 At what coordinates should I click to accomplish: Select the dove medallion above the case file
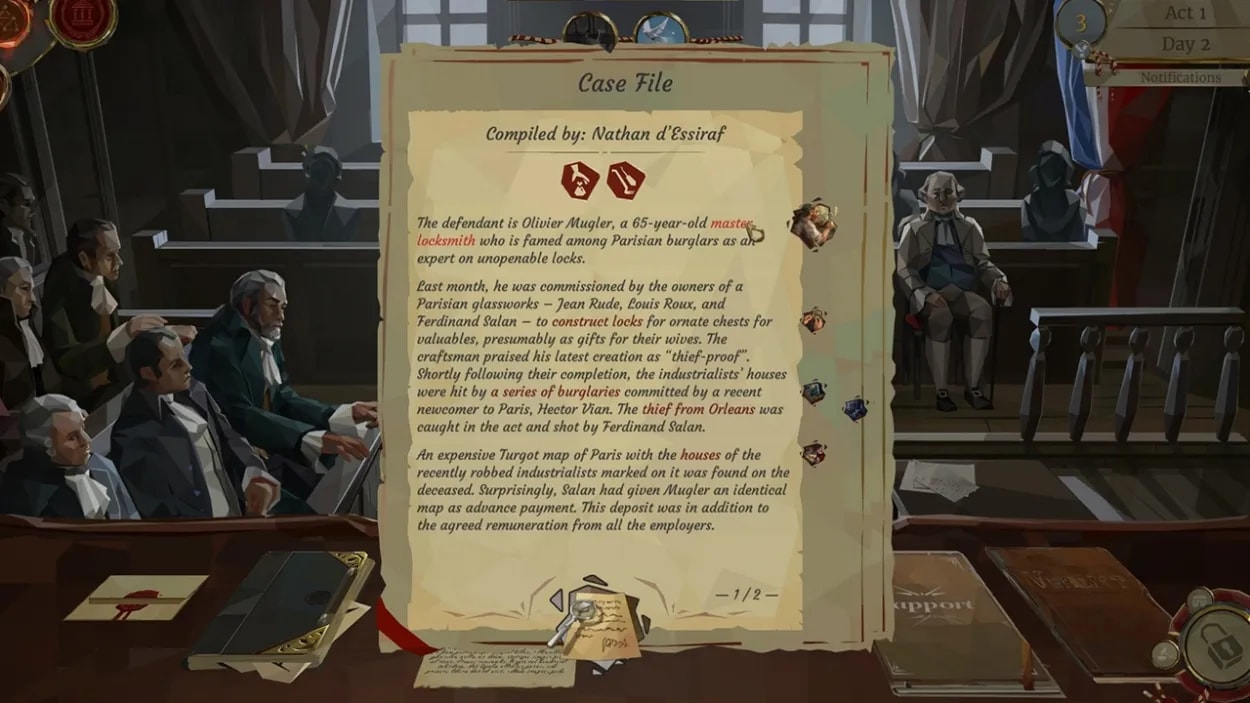[x=660, y=30]
